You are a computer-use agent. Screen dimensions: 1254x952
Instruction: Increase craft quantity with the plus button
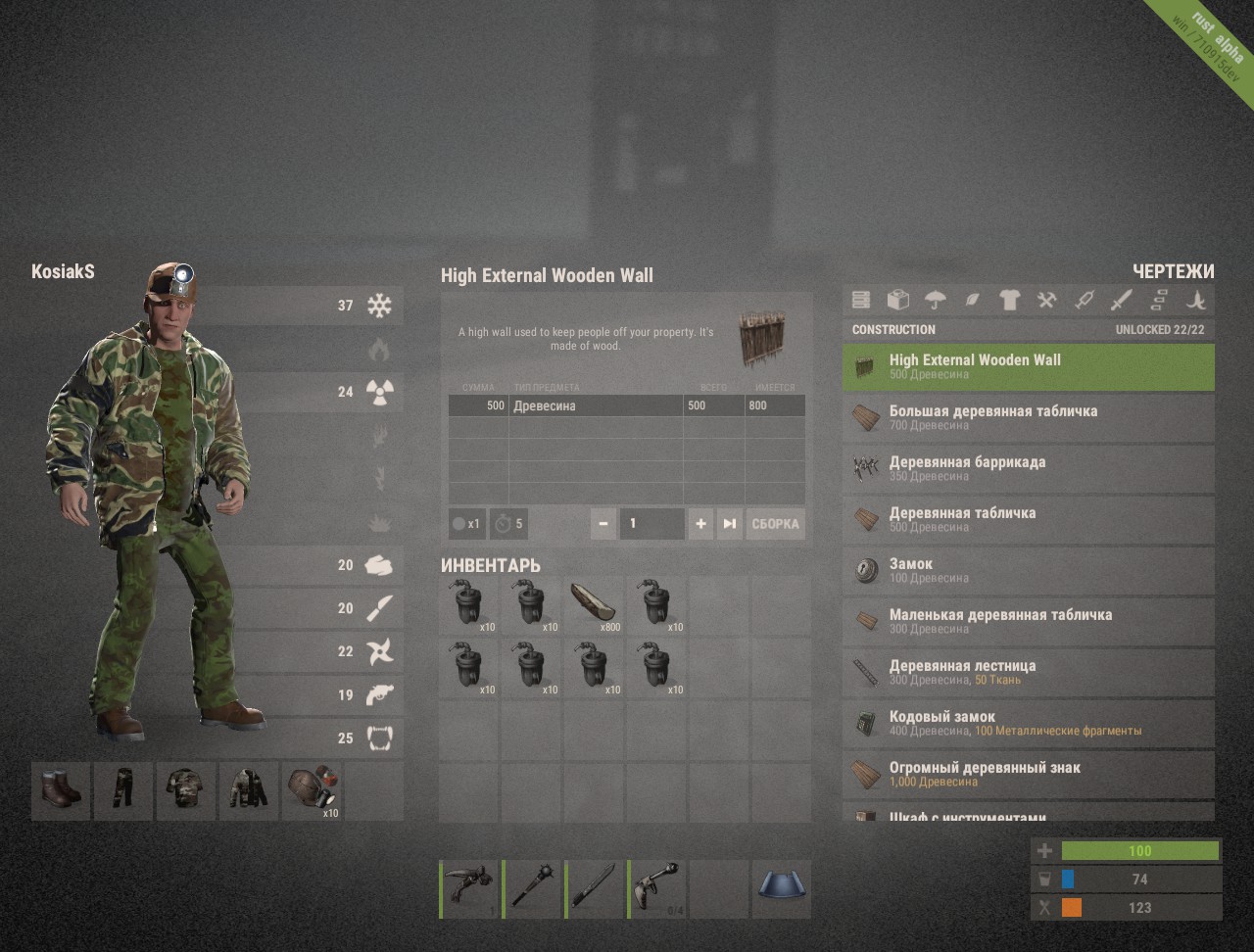pyautogui.click(x=700, y=524)
